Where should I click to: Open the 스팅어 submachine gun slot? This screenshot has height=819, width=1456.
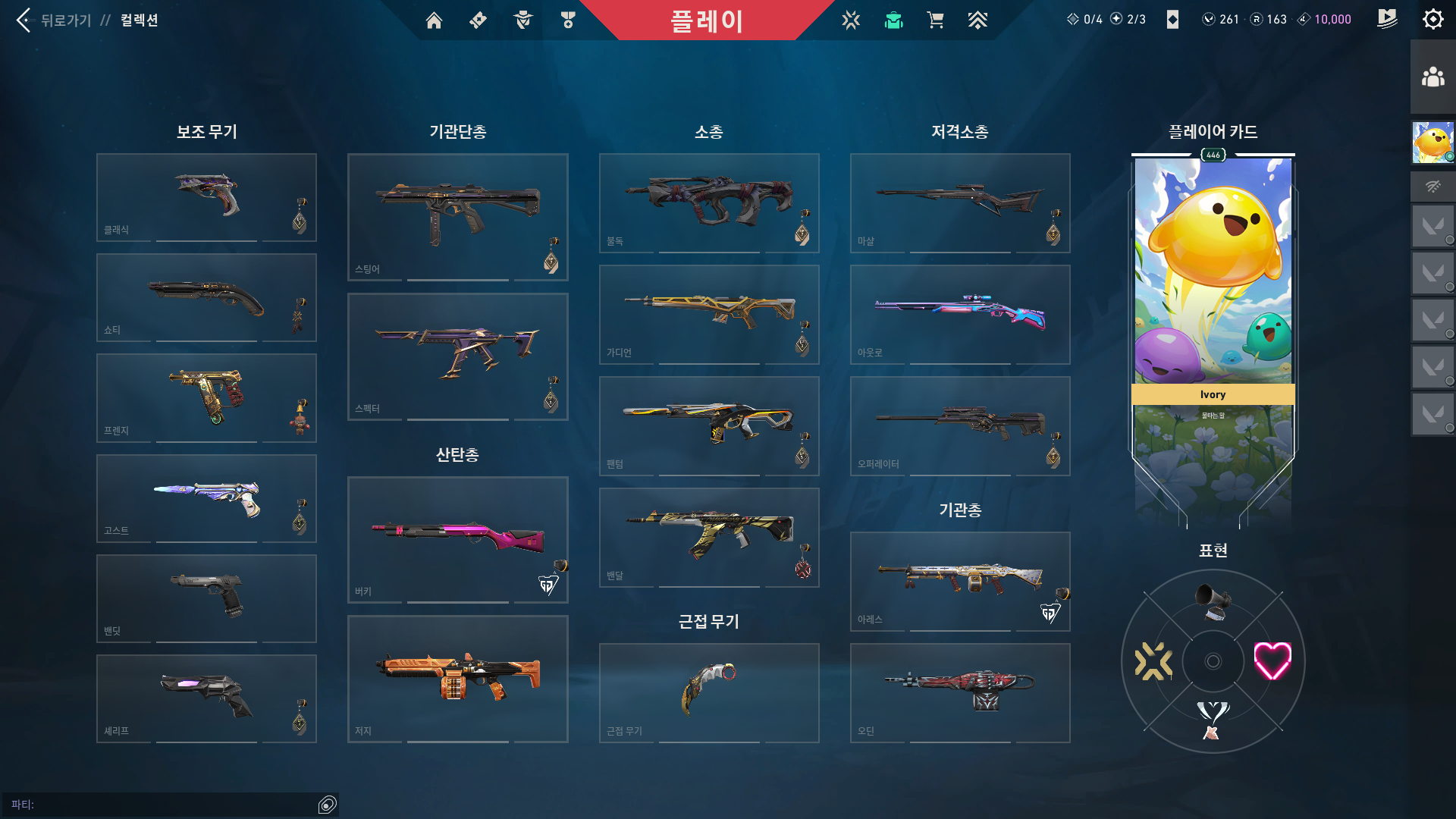pos(457,217)
